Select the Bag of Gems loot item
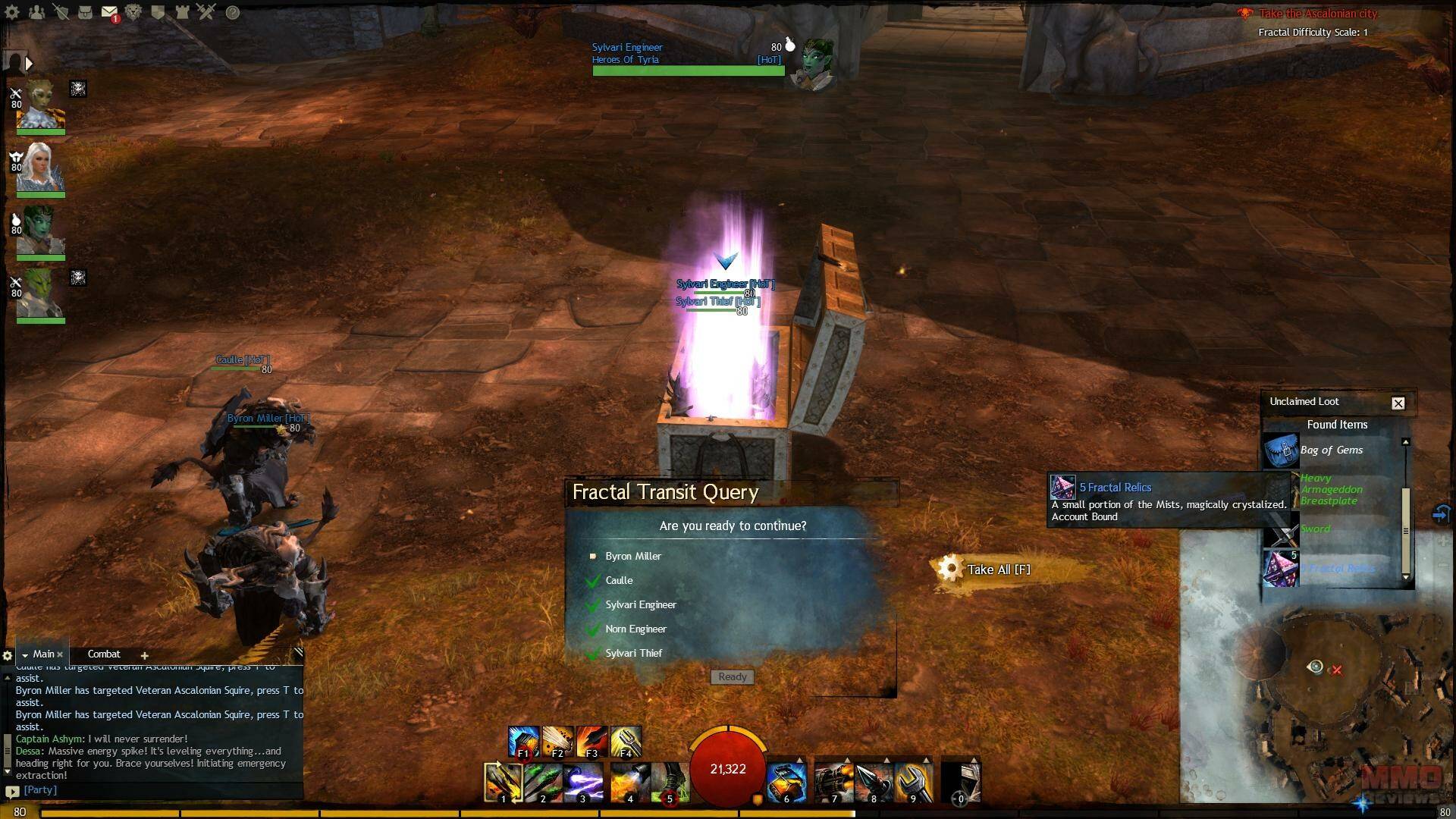Viewport: 1456px width, 819px height. (1332, 450)
